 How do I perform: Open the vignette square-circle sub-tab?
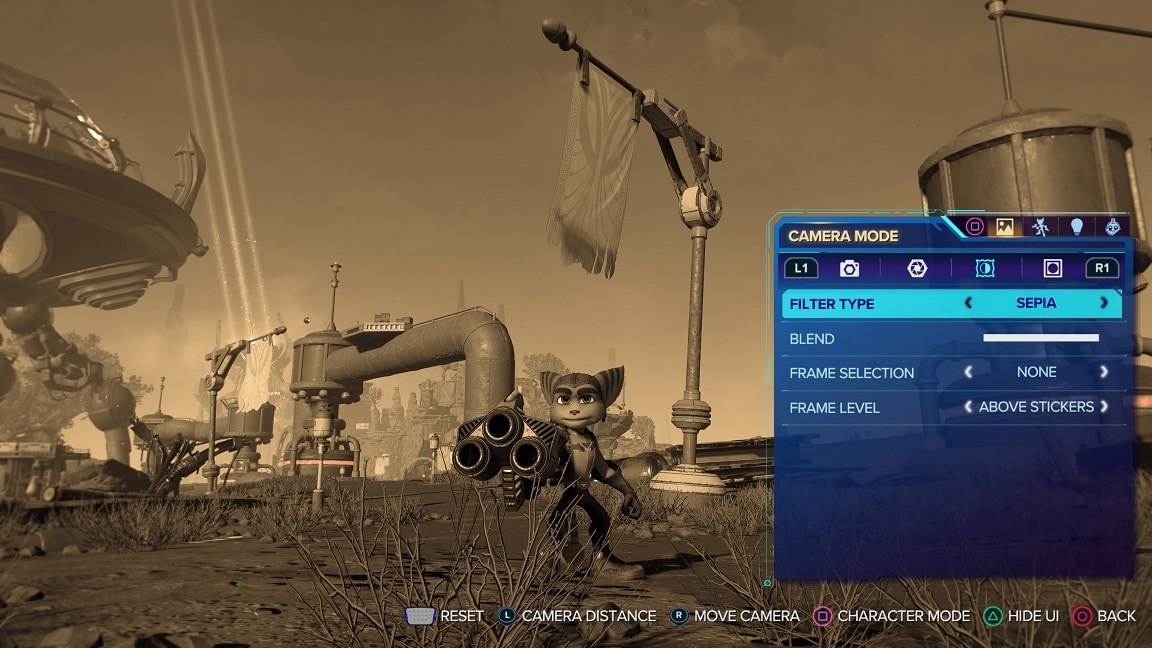(x=1052, y=268)
